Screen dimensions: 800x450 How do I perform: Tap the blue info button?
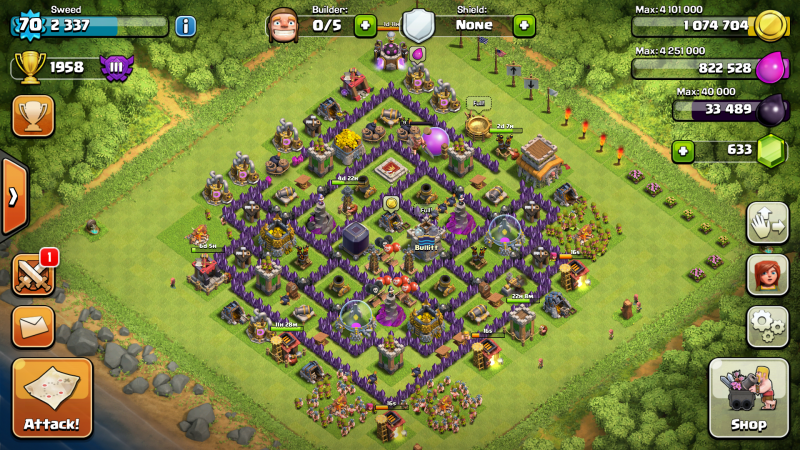click(x=185, y=26)
